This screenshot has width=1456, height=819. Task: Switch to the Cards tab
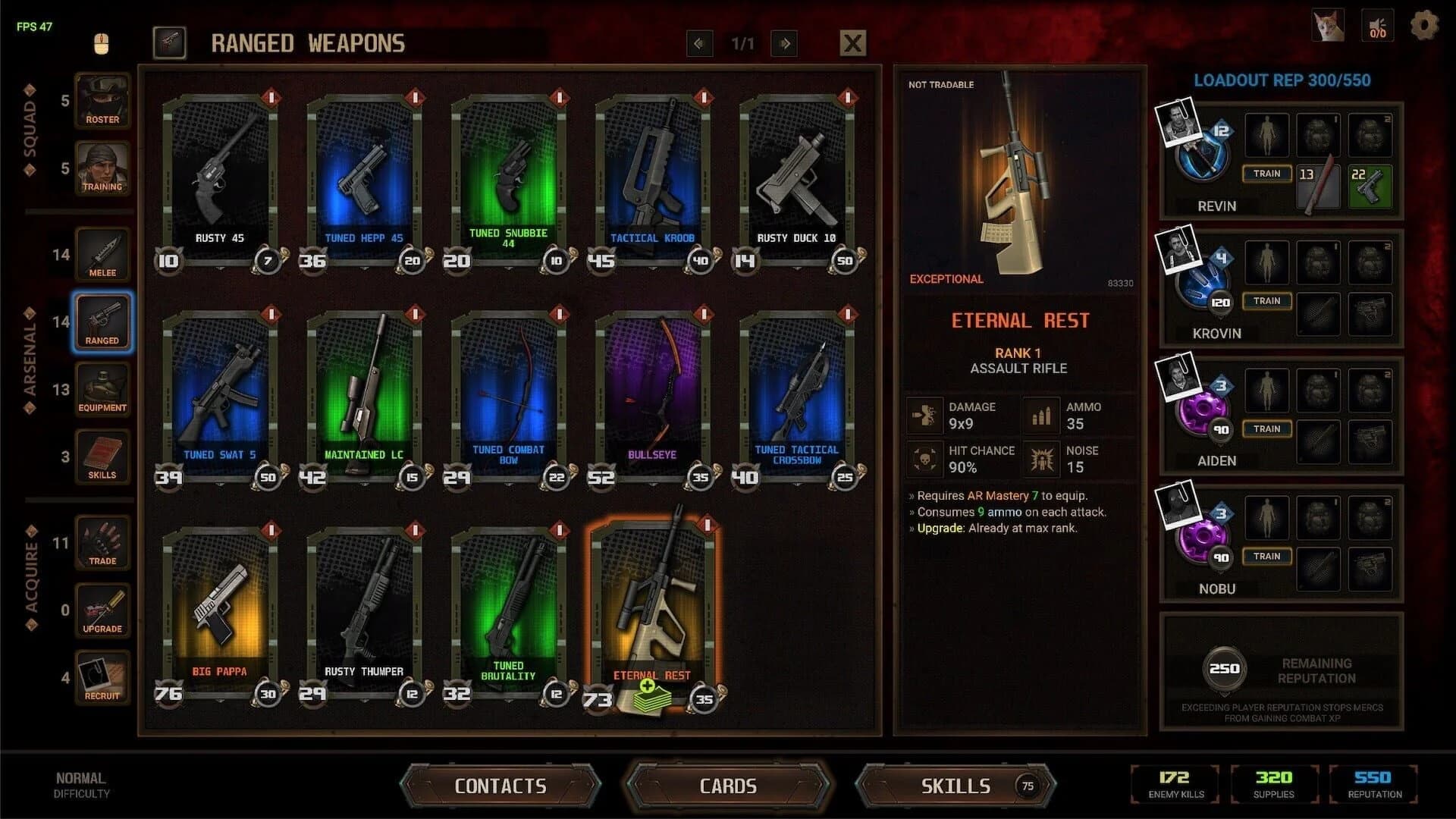(728, 786)
